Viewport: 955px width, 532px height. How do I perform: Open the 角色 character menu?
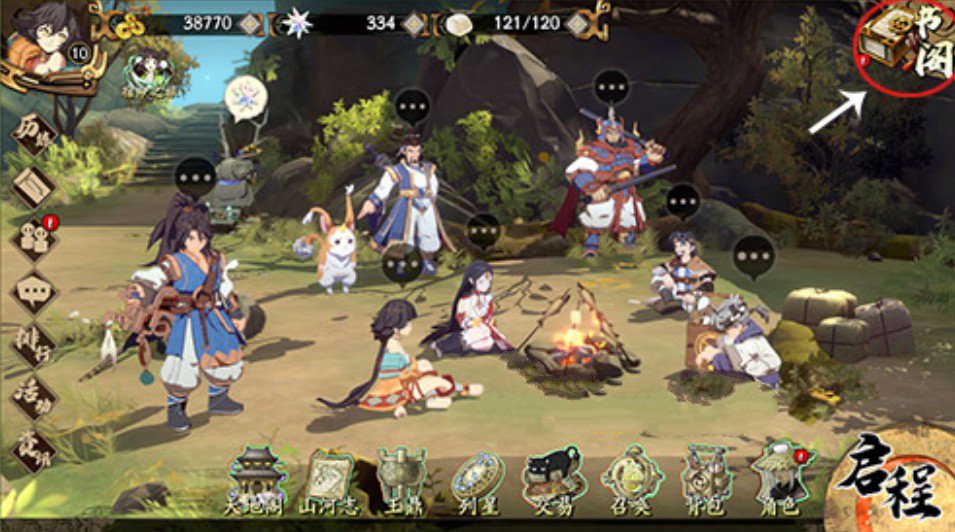(x=779, y=478)
